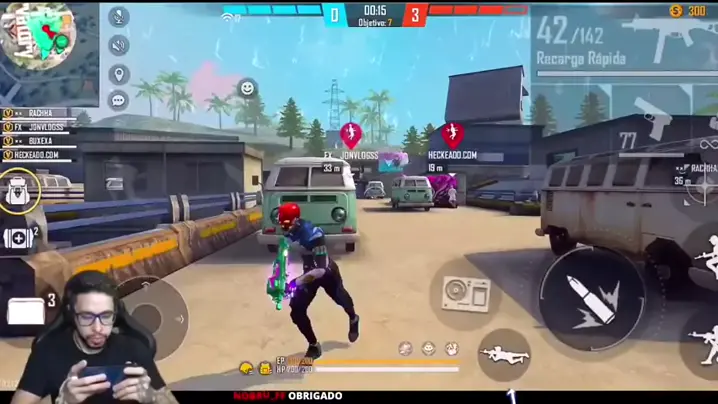Toggle the microphone icon
The image size is (718, 404).
(119, 17)
